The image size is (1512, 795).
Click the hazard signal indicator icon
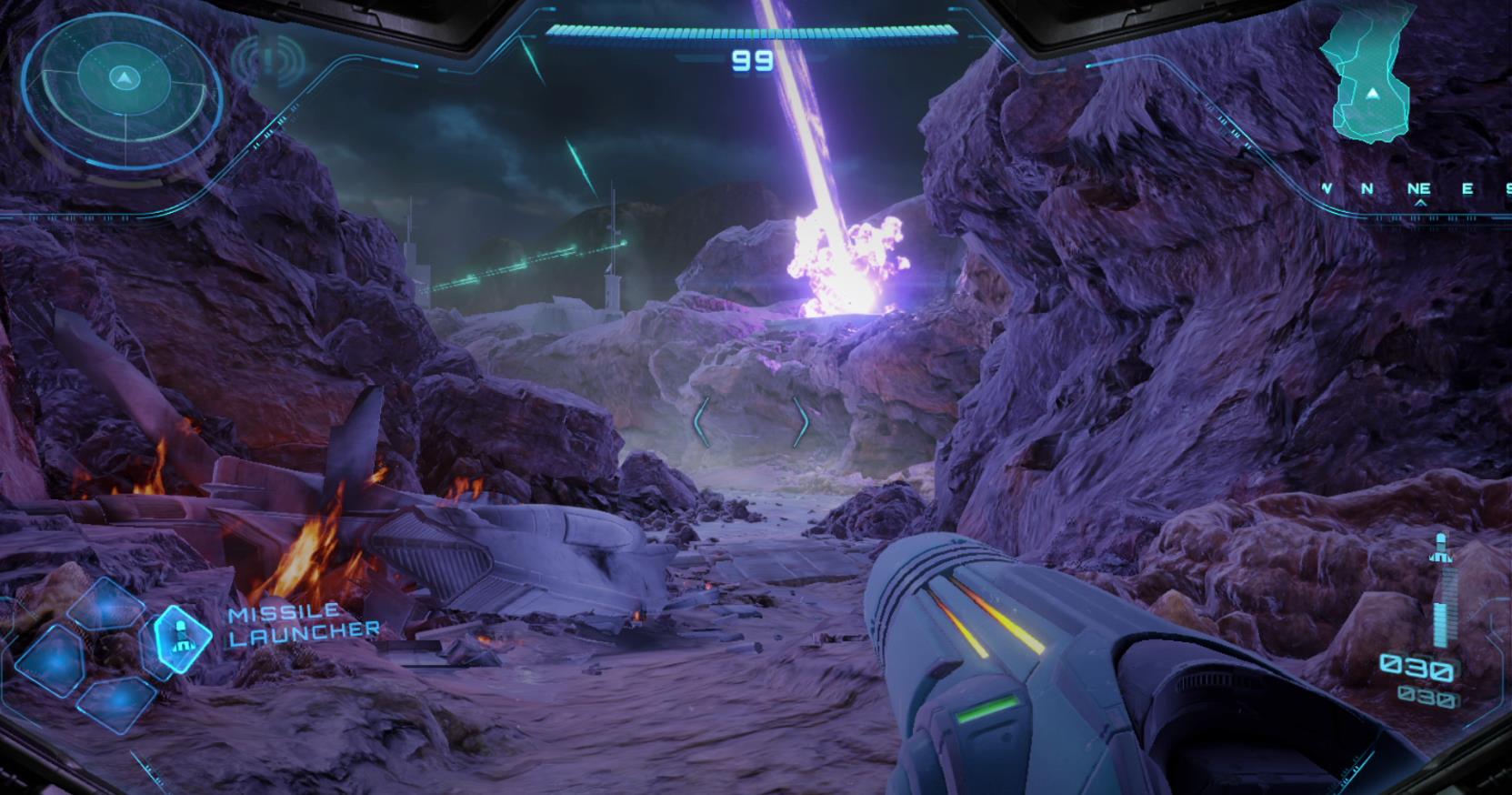click(x=268, y=62)
